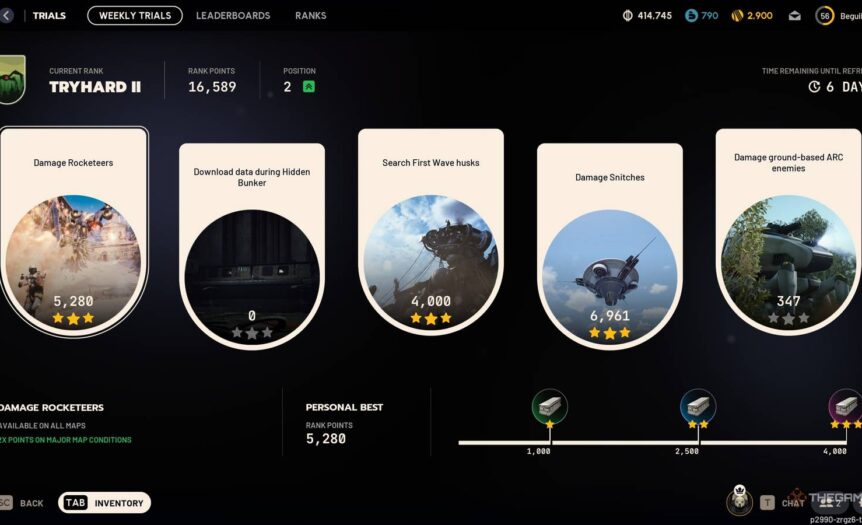Open the Inventory button

[105, 503]
